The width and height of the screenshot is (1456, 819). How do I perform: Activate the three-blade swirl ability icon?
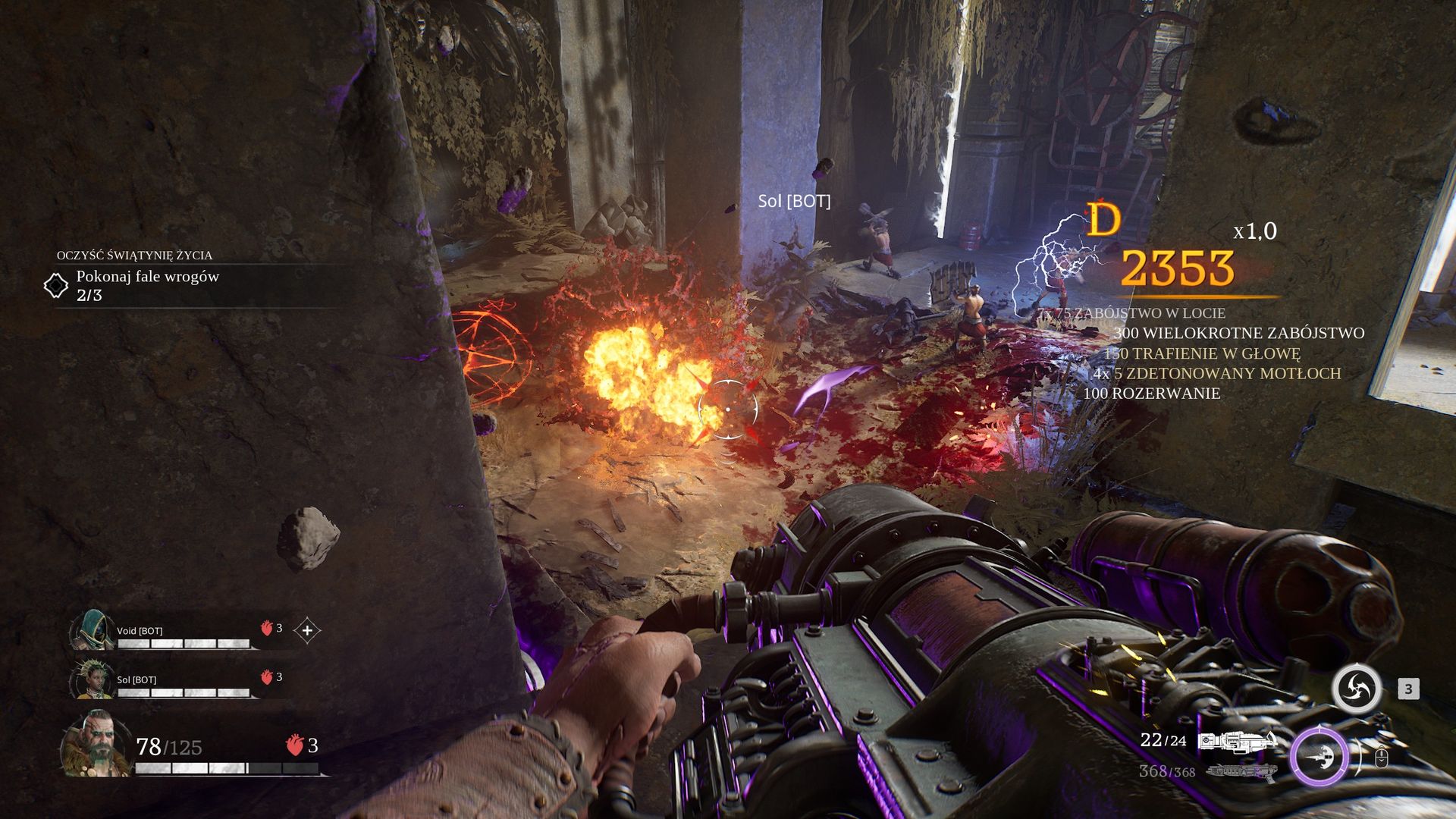[x=1357, y=689]
